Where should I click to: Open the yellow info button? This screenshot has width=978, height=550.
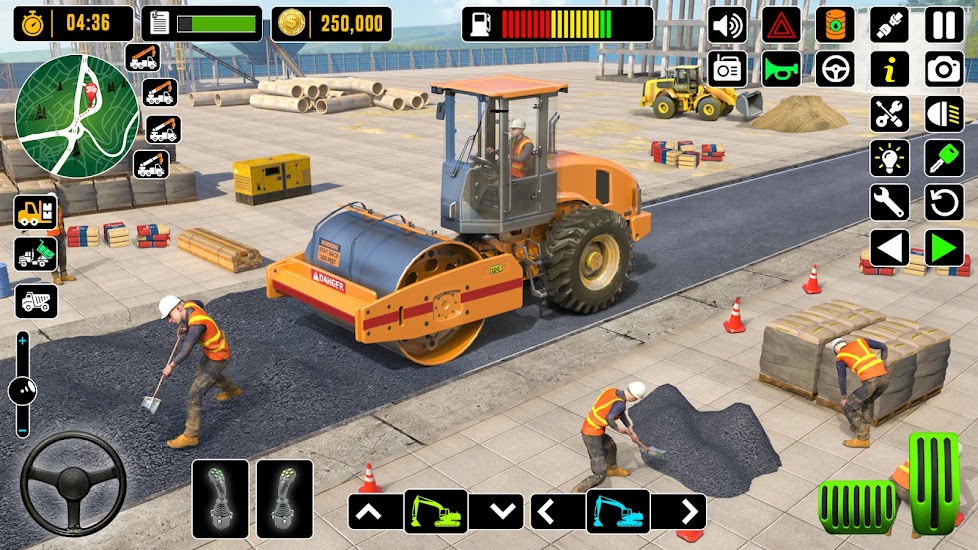(889, 69)
